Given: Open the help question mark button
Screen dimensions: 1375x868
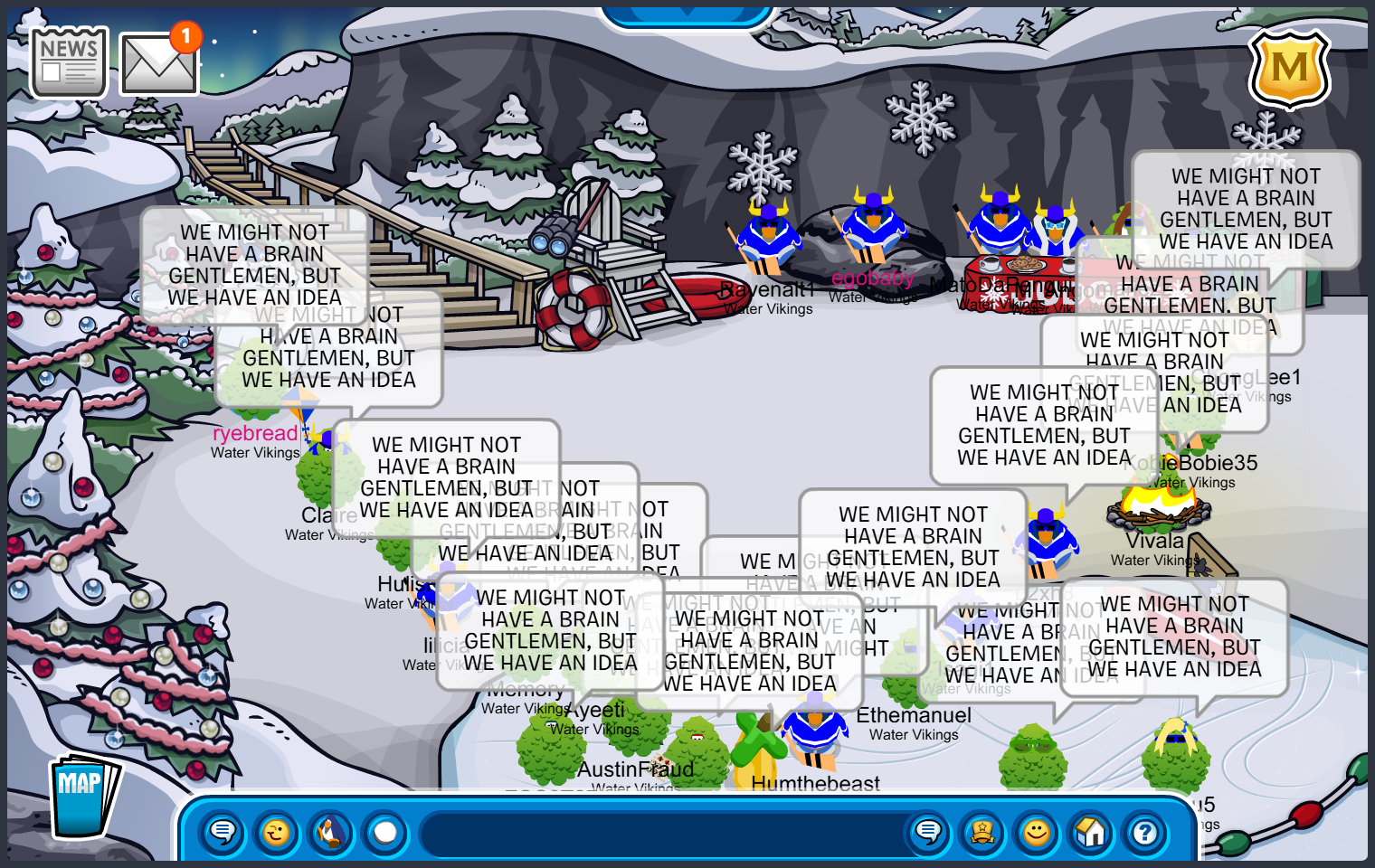Looking at the screenshot, I should point(1145,832).
